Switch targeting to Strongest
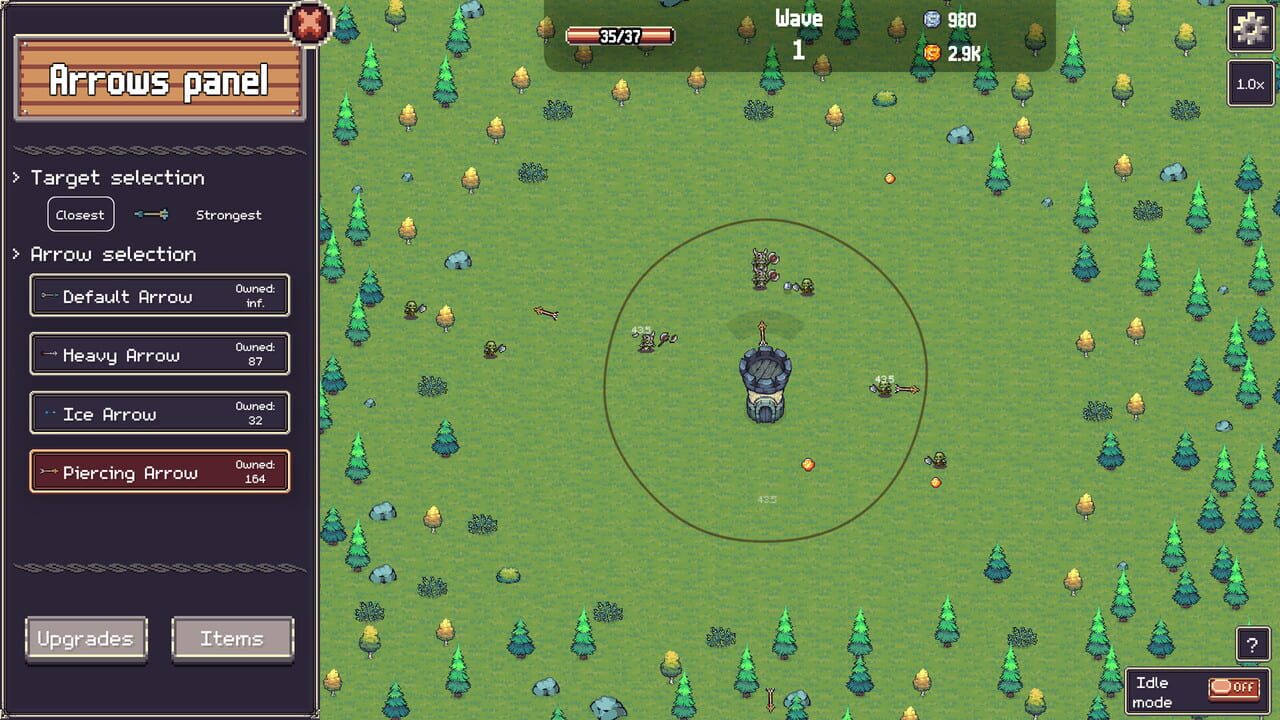This screenshot has height=720, width=1280. (x=229, y=215)
